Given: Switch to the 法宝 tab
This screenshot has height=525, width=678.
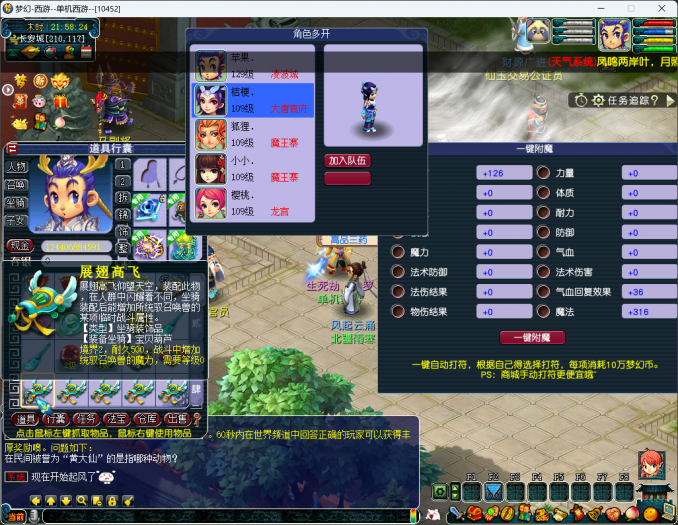Looking at the screenshot, I should pyautogui.click(x=117, y=419).
